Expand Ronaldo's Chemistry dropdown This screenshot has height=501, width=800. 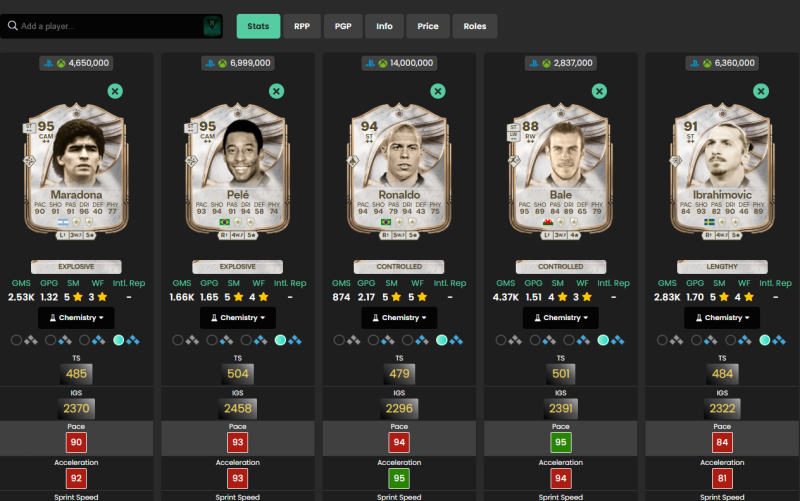tap(400, 318)
